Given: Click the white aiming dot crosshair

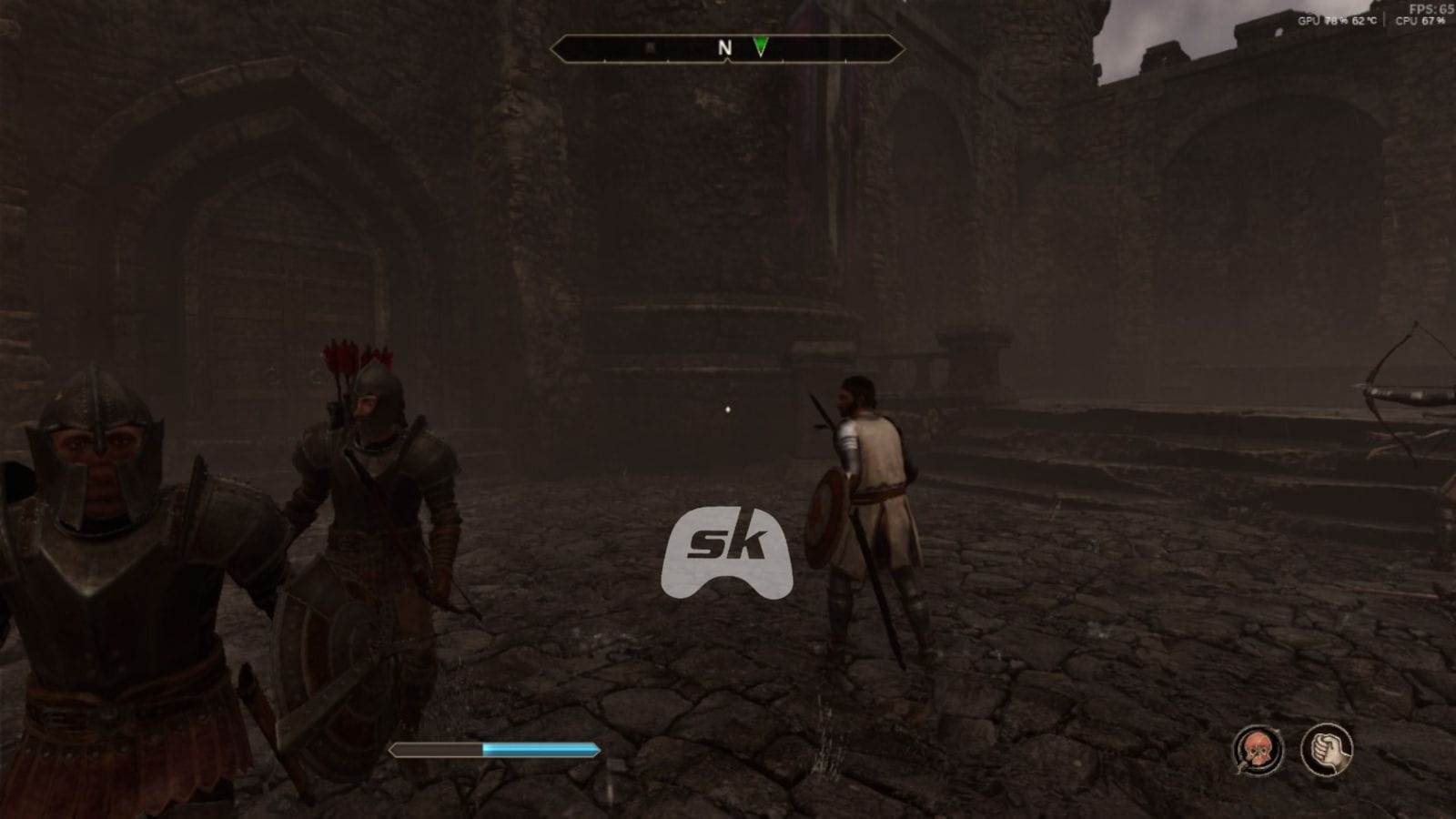Looking at the screenshot, I should tap(727, 409).
